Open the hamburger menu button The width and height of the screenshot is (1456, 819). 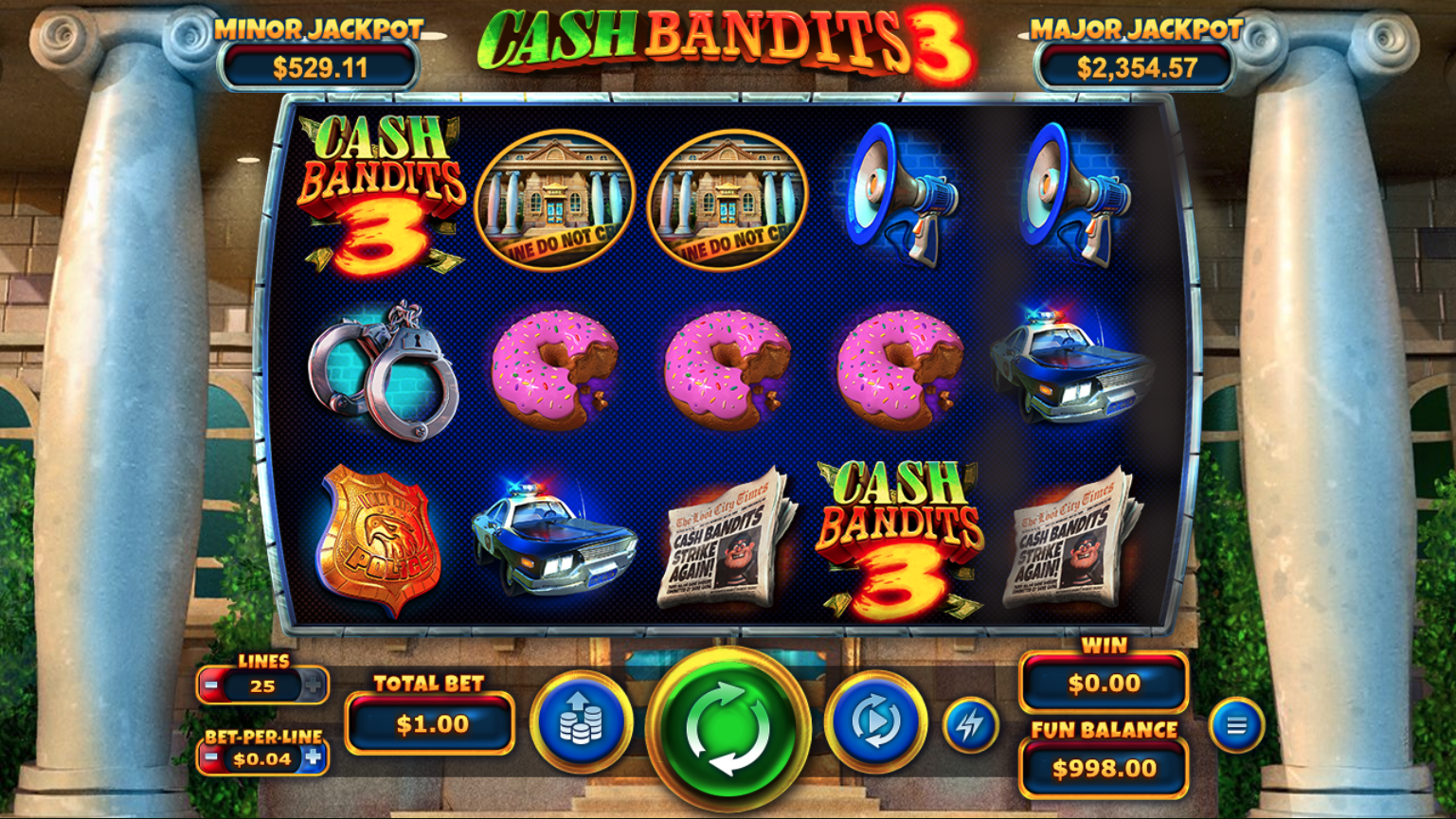1236,726
